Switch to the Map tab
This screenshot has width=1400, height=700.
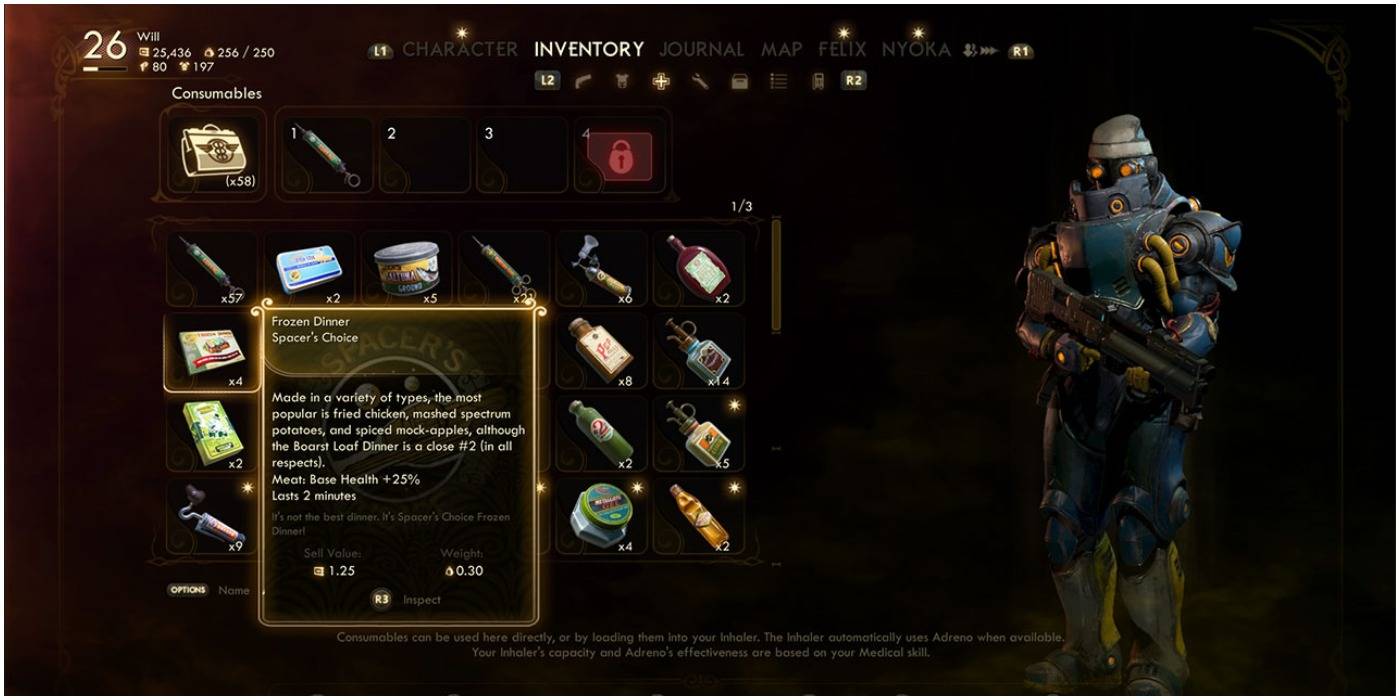click(x=781, y=49)
